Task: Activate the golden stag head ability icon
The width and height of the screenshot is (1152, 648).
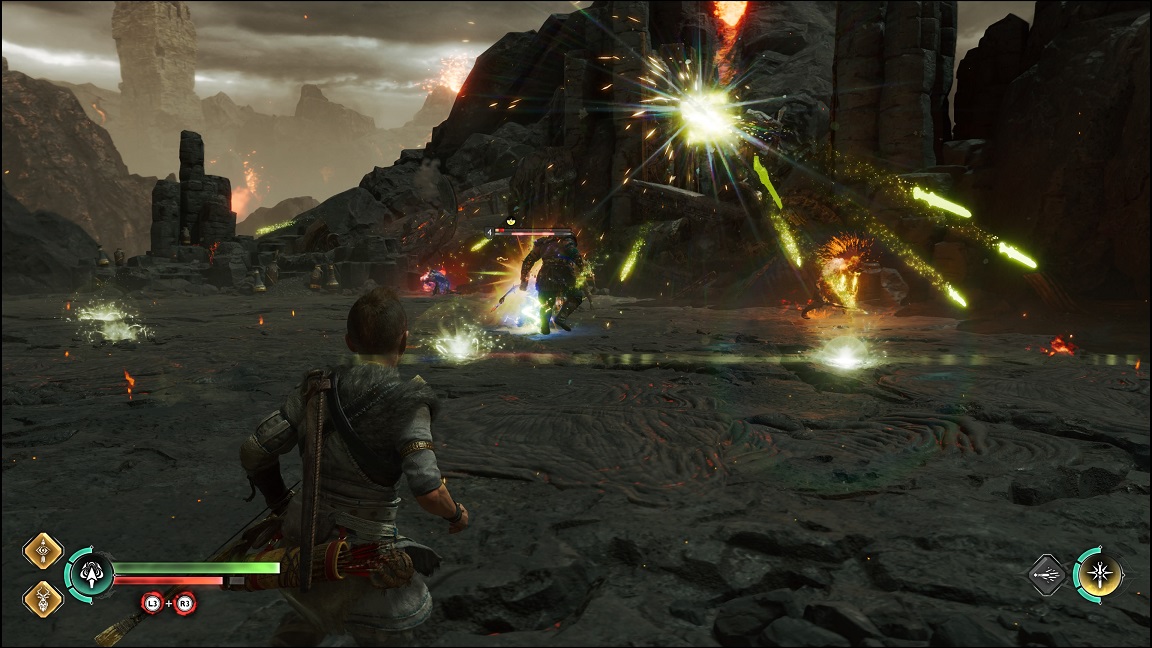Action: click(x=43, y=598)
